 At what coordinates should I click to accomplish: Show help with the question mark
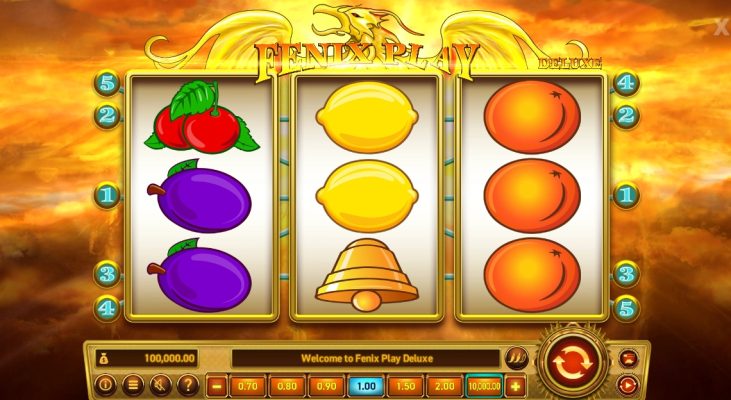coord(186,384)
